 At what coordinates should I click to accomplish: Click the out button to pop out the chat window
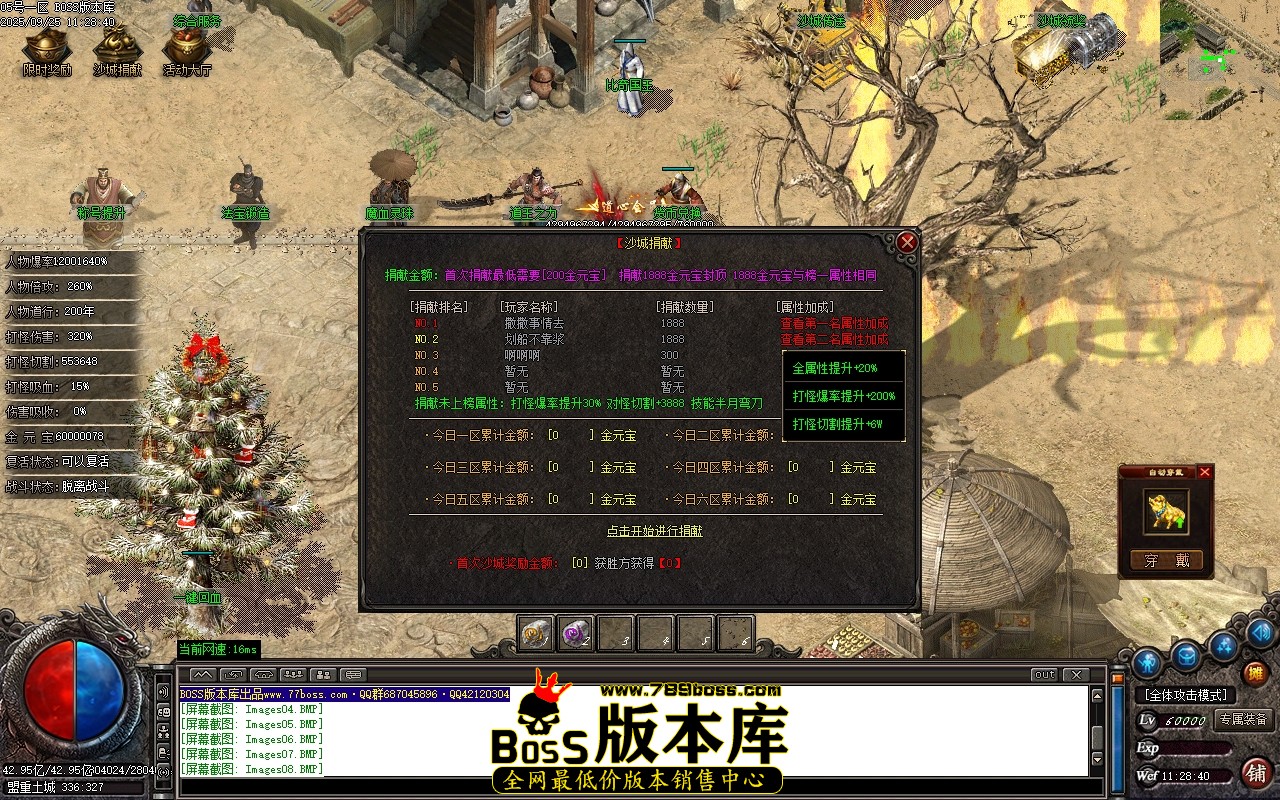point(1044,674)
